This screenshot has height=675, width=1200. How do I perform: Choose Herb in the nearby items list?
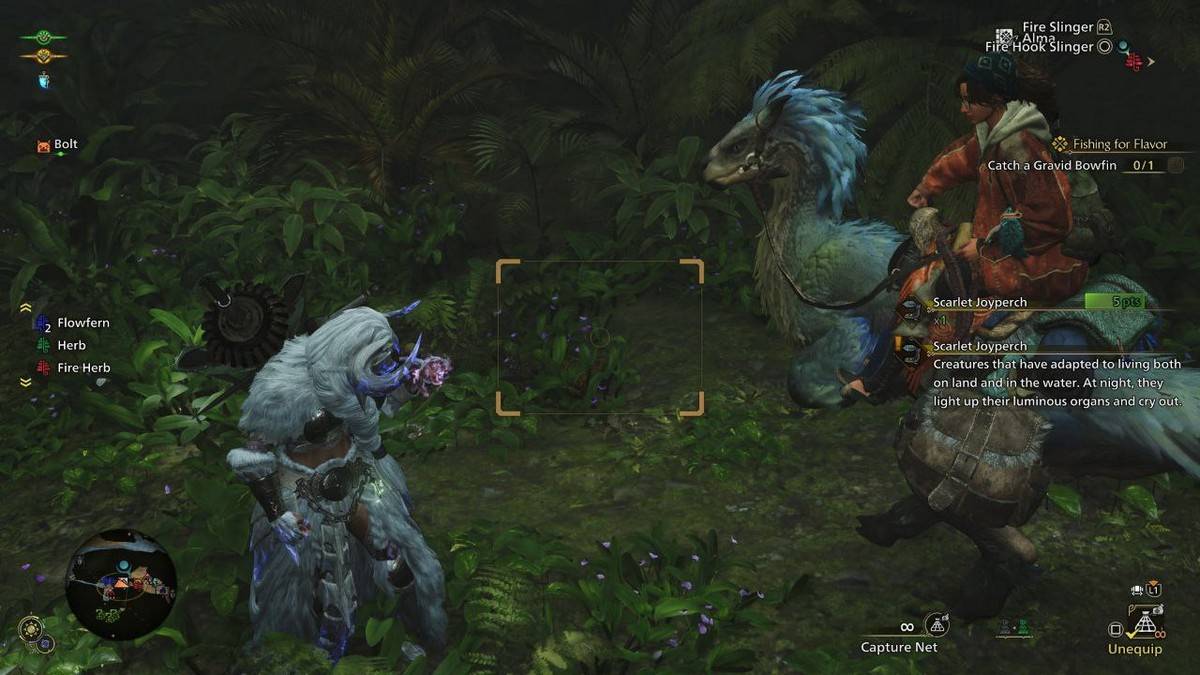(70, 346)
